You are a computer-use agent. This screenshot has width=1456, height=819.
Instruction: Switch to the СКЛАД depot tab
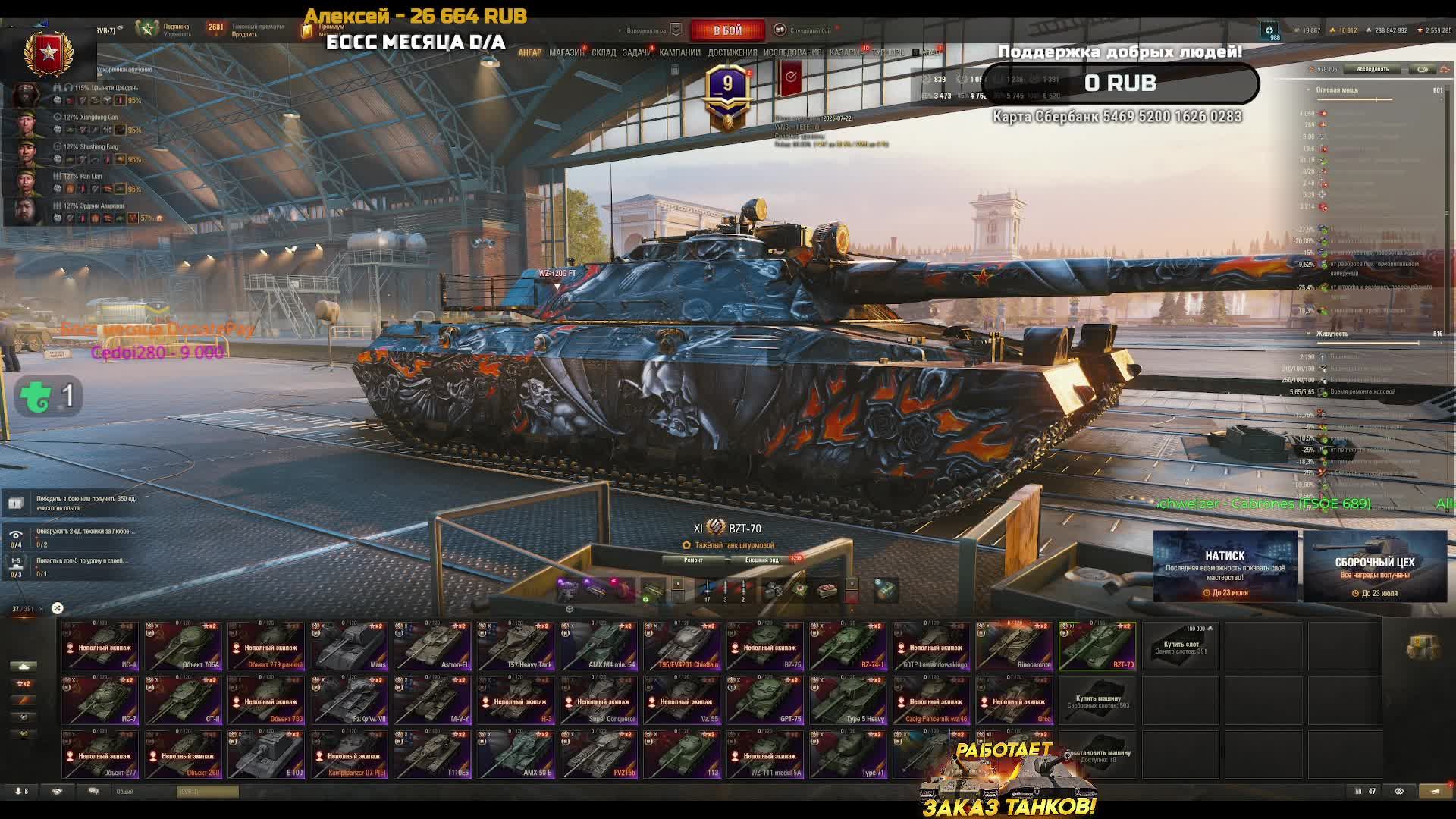[x=604, y=52]
